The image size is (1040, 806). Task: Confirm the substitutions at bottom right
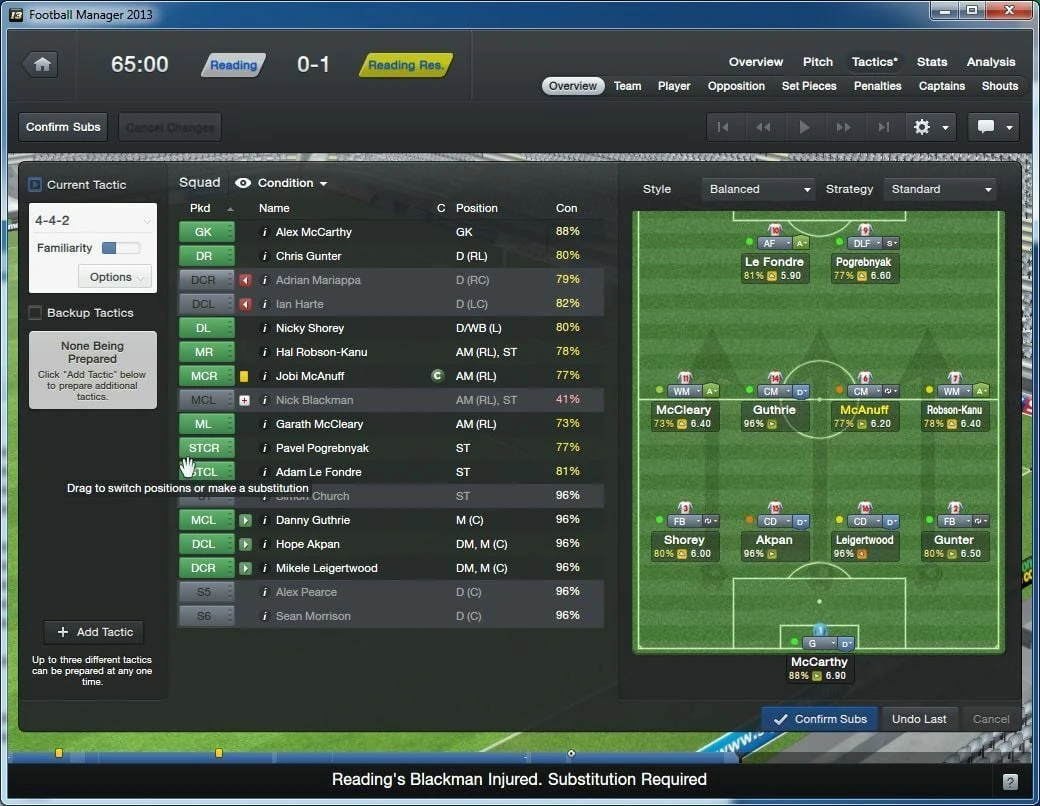pyautogui.click(x=819, y=719)
